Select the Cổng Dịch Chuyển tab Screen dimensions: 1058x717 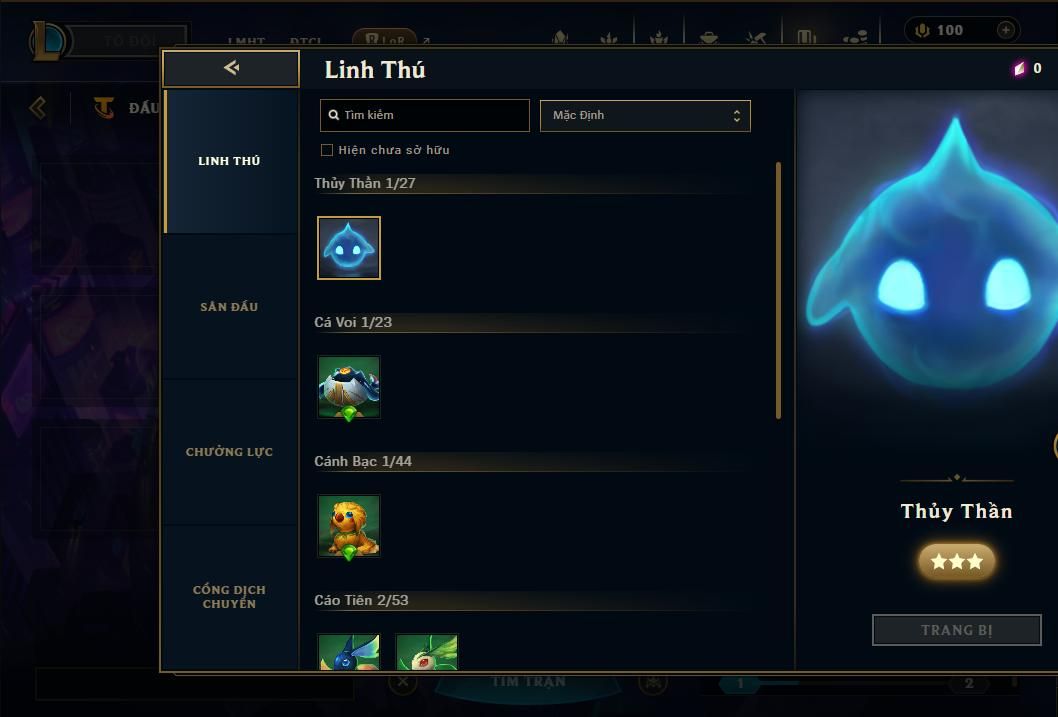pyautogui.click(x=229, y=597)
